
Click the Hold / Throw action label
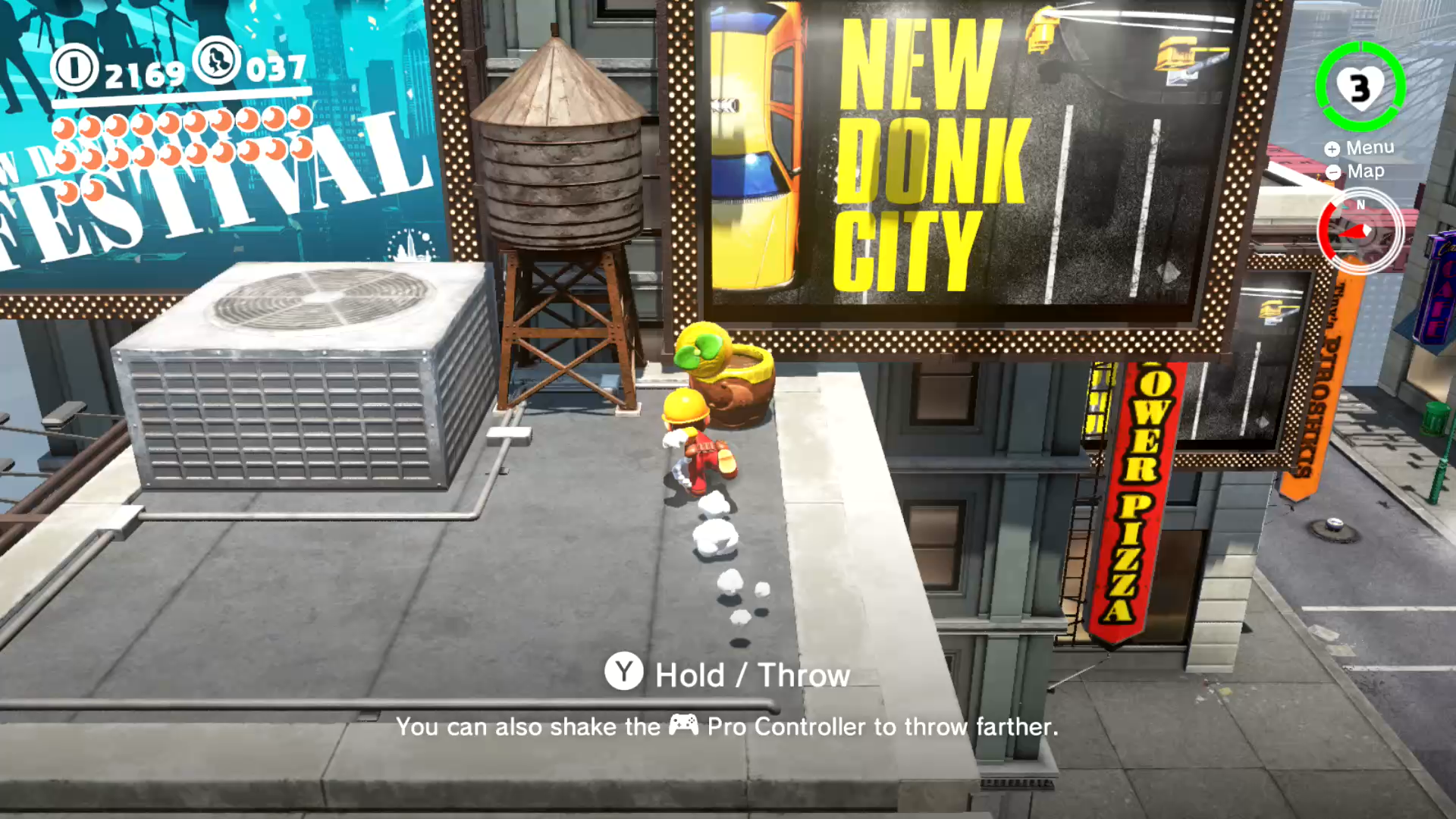click(x=751, y=673)
